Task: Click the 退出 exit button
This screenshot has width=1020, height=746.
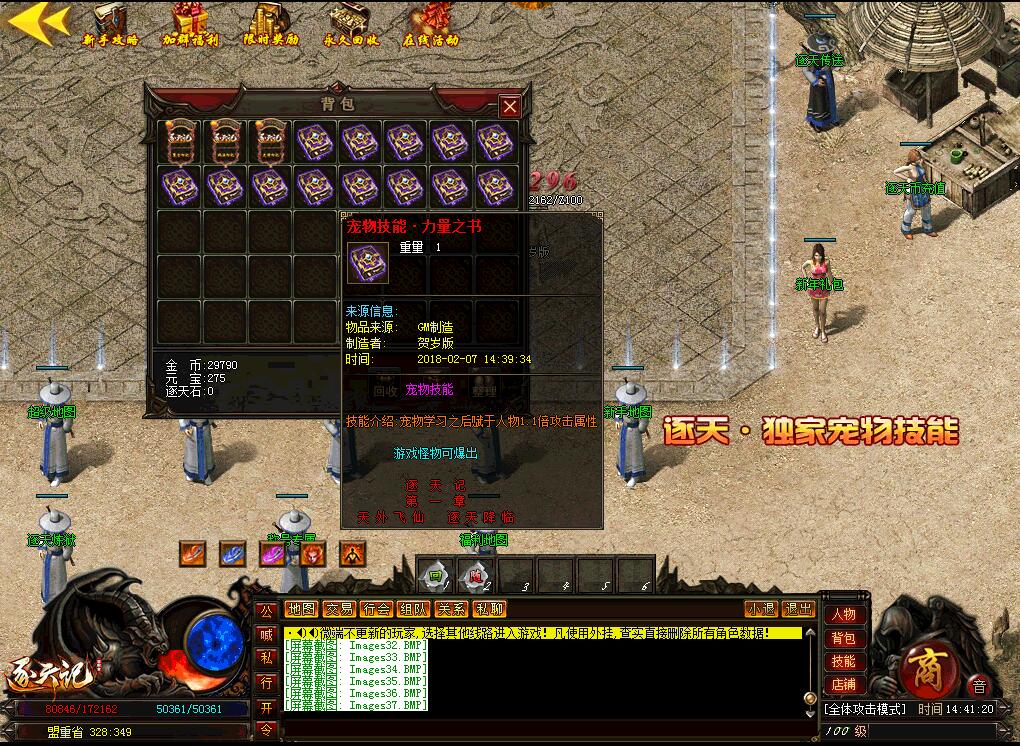Action: [798, 609]
